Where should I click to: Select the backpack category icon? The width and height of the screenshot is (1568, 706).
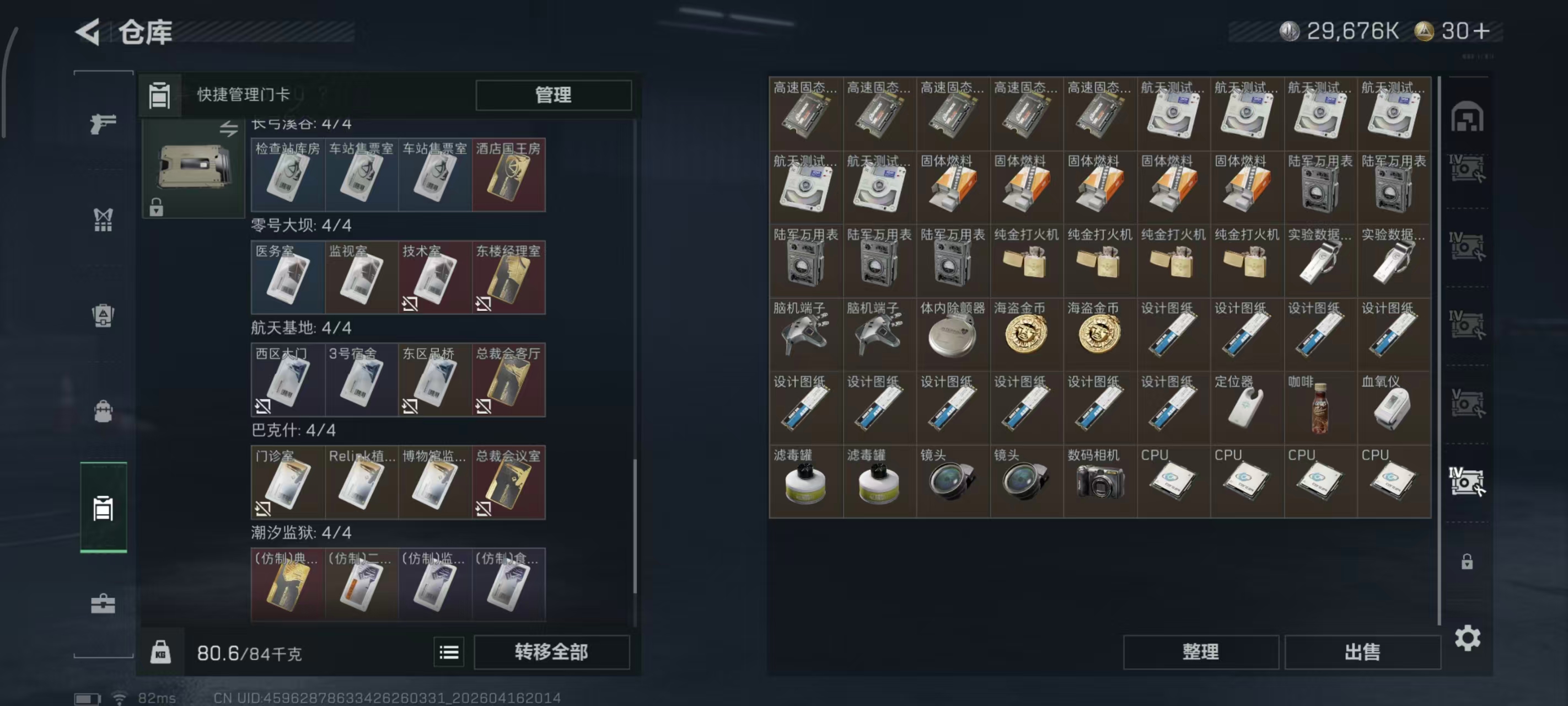tap(104, 412)
